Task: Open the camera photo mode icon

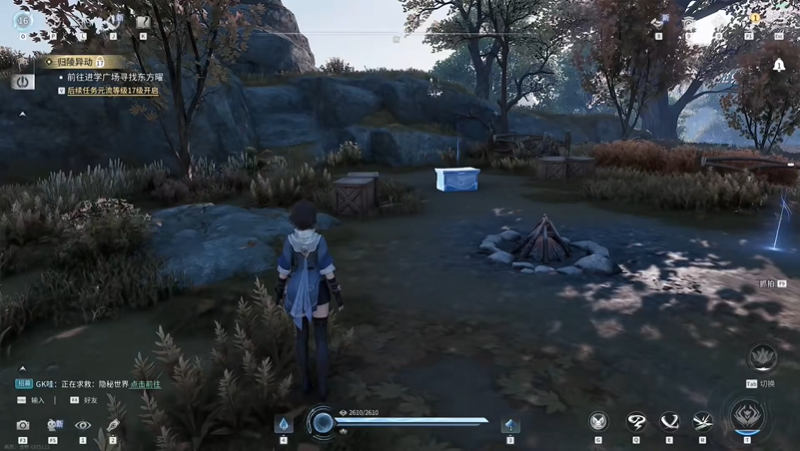Action: pyautogui.click(x=23, y=425)
